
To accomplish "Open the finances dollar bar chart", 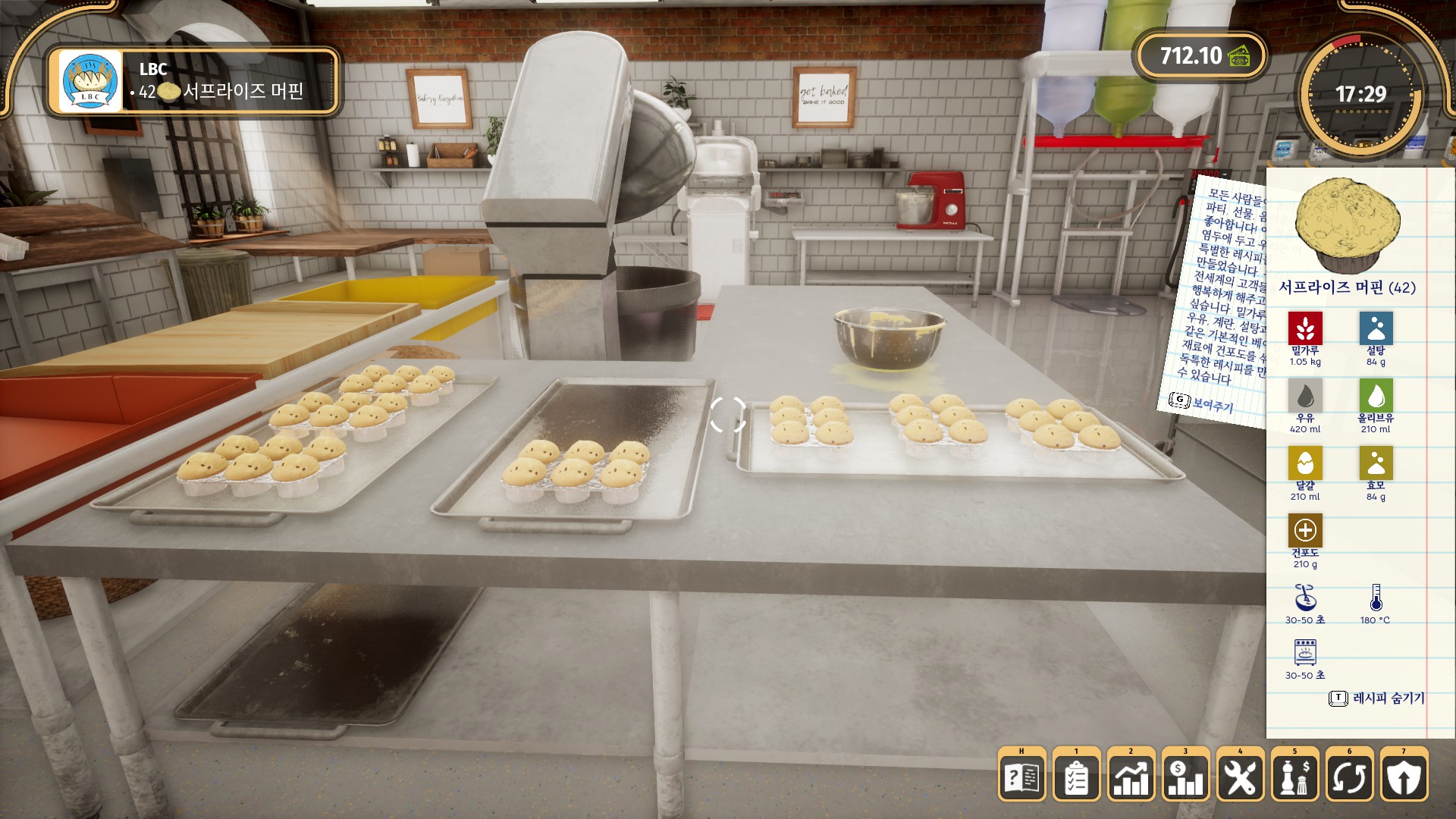I will (1185, 776).
